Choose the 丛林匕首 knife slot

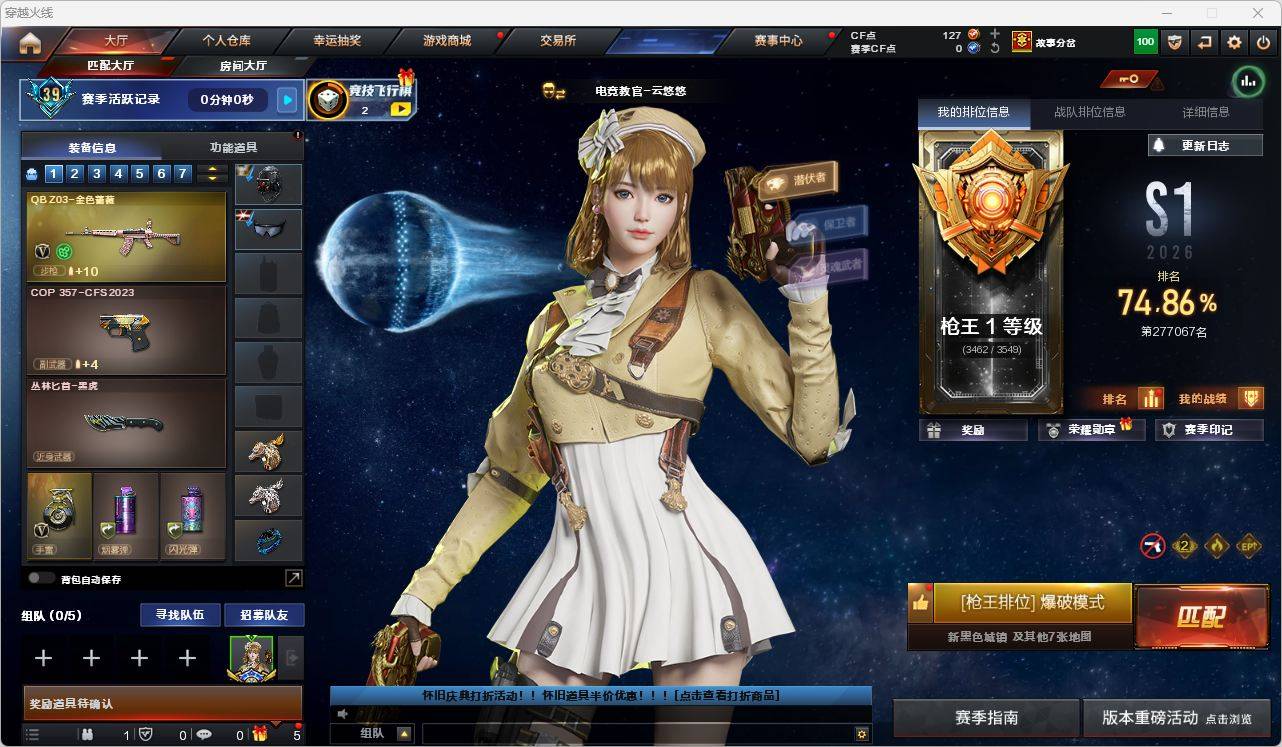[x=126, y=423]
